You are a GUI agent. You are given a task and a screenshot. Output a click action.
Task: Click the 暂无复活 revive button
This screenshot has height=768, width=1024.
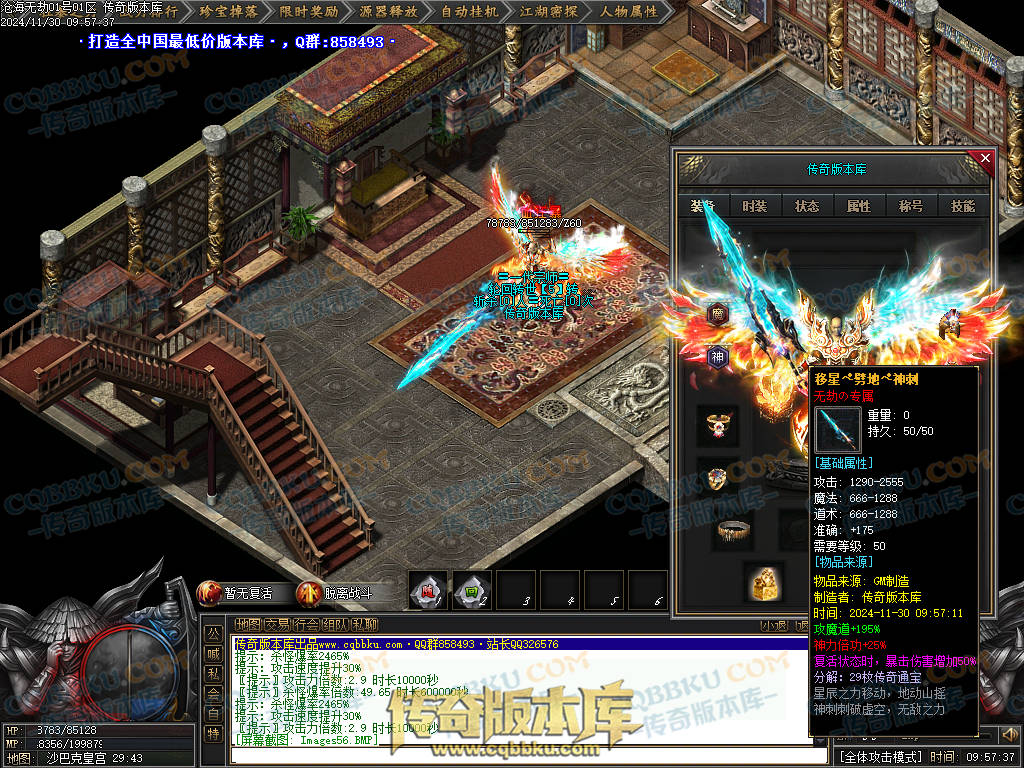[236, 593]
